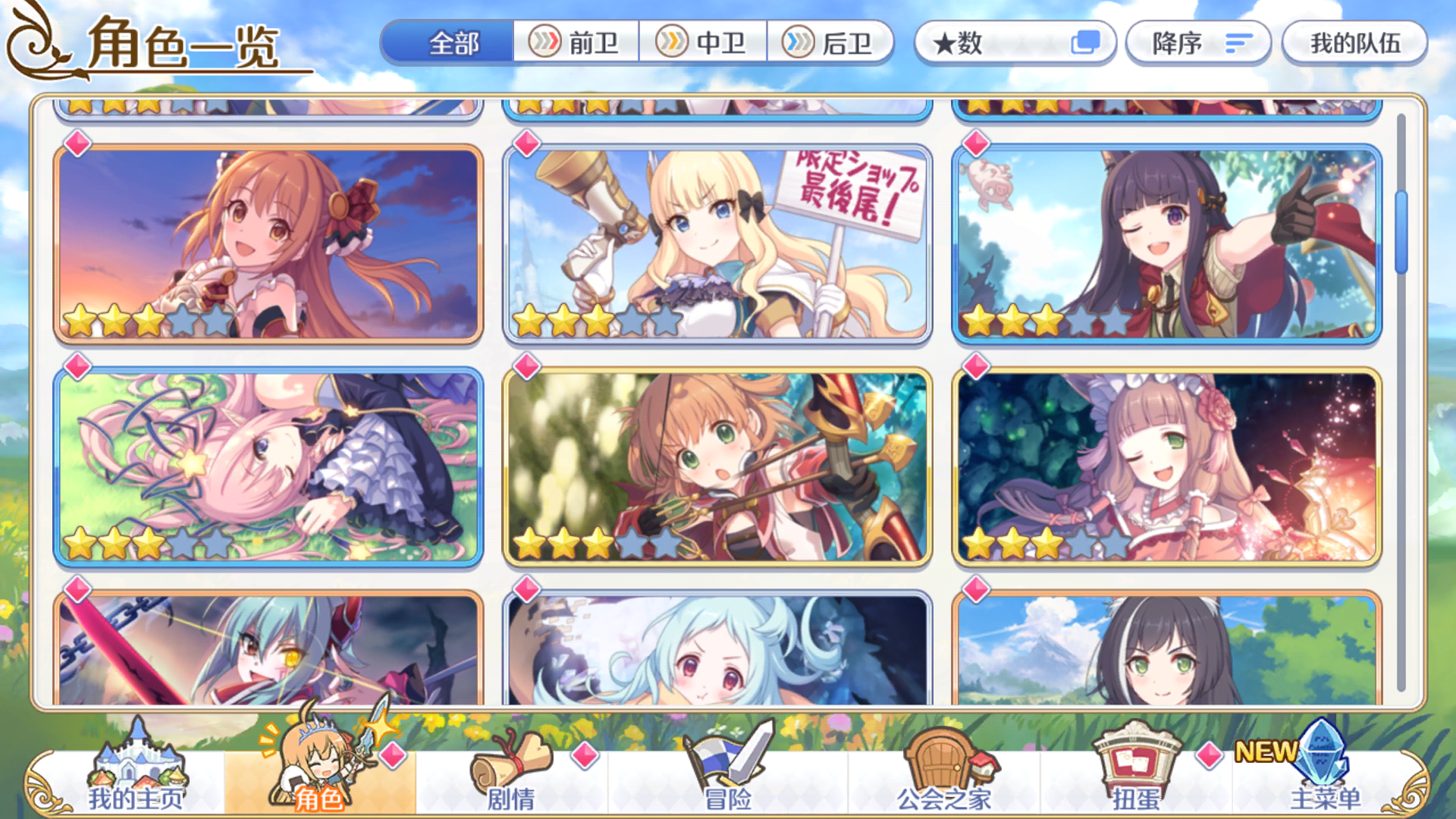Image resolution: width=1456 pixels, height=819 pixels.
Task: Select the 后卫 rearguard filter
Action: pyautogui.click(x=832, y=43)
